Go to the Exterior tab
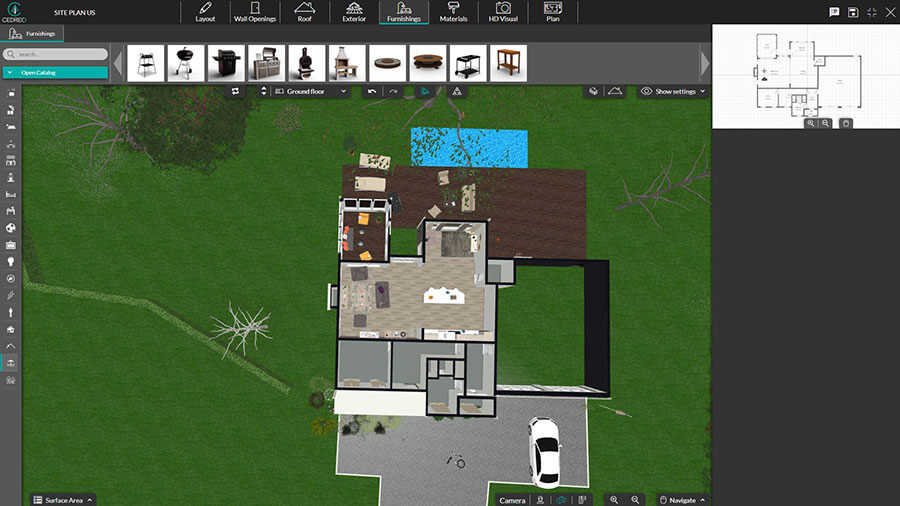The image size is (900, 506). tap(354, 12)
